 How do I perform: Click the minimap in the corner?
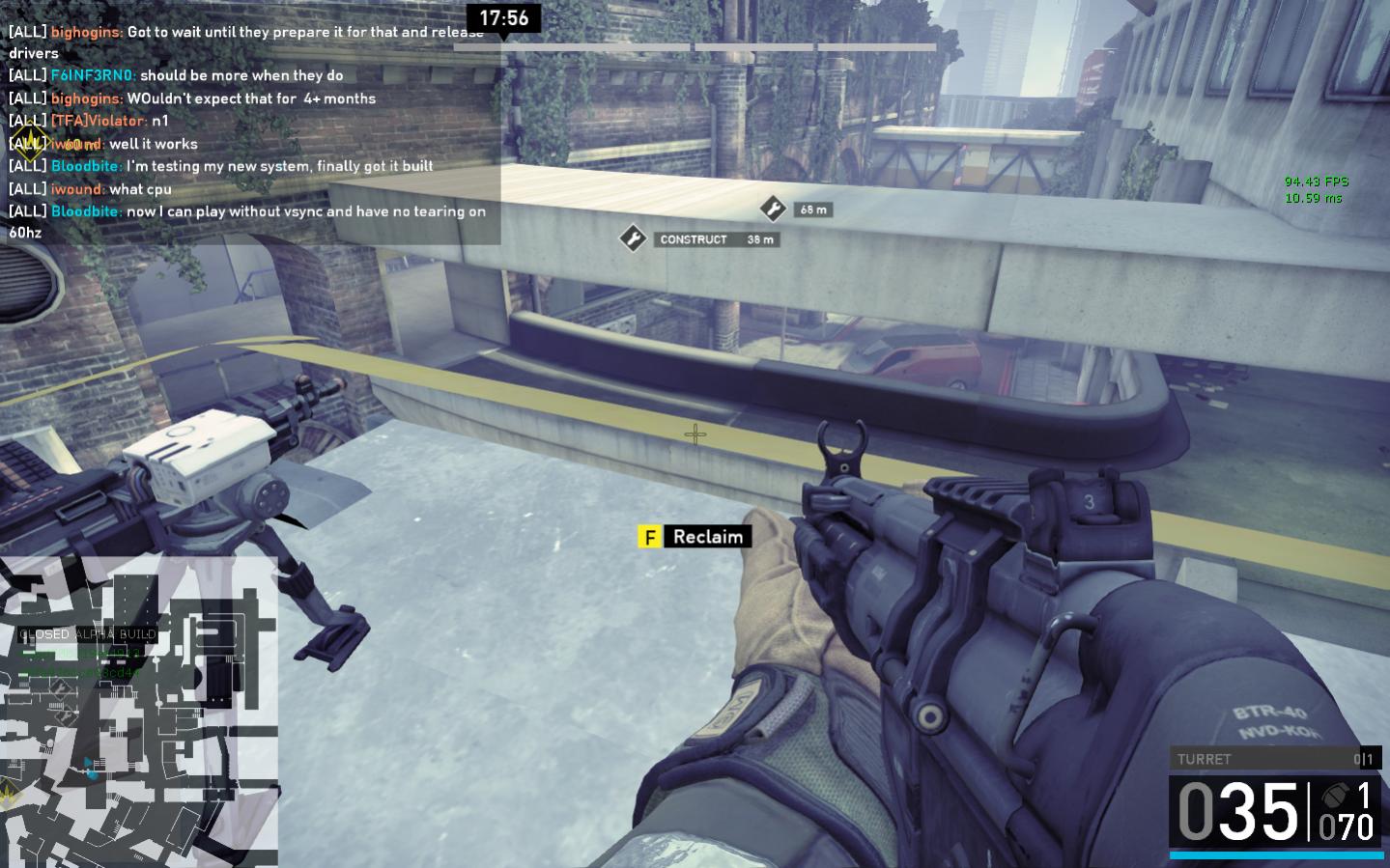[138, 712]
